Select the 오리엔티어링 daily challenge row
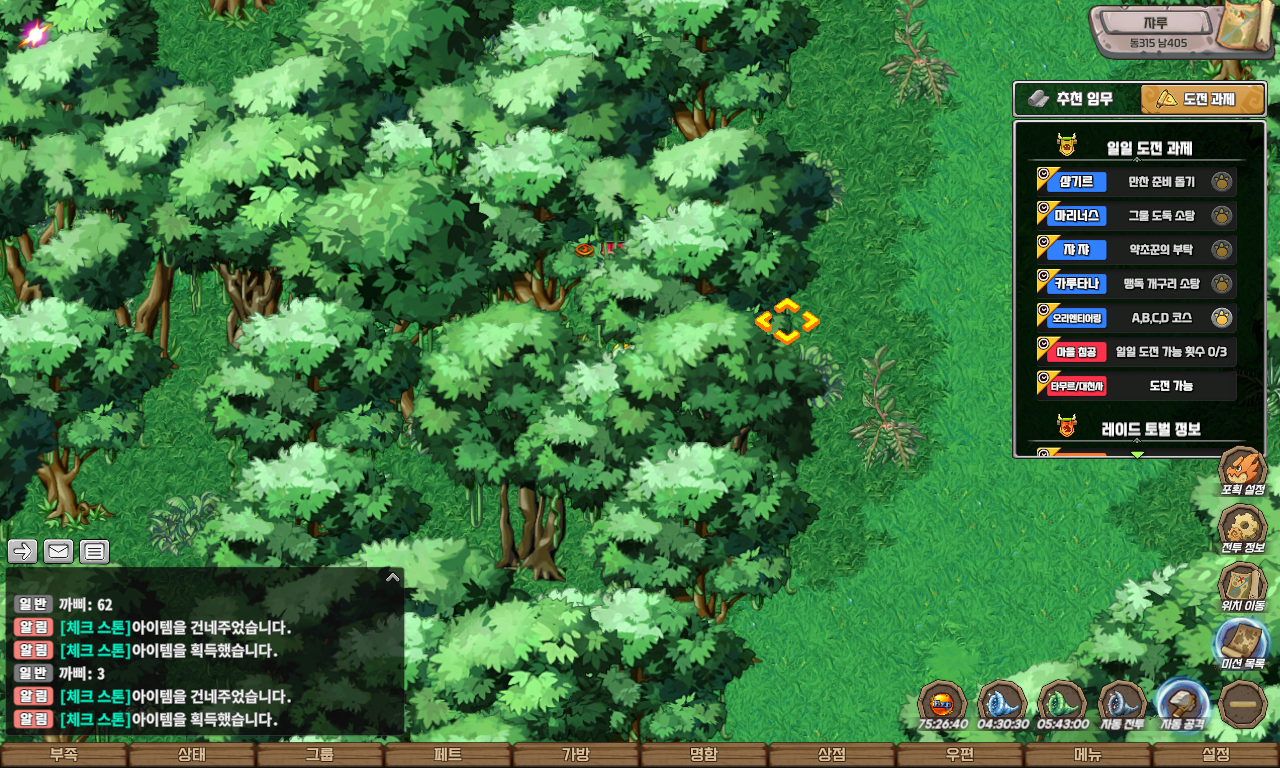The height and width of the screenshot is (768, 1280). [x=1136, y=318]
